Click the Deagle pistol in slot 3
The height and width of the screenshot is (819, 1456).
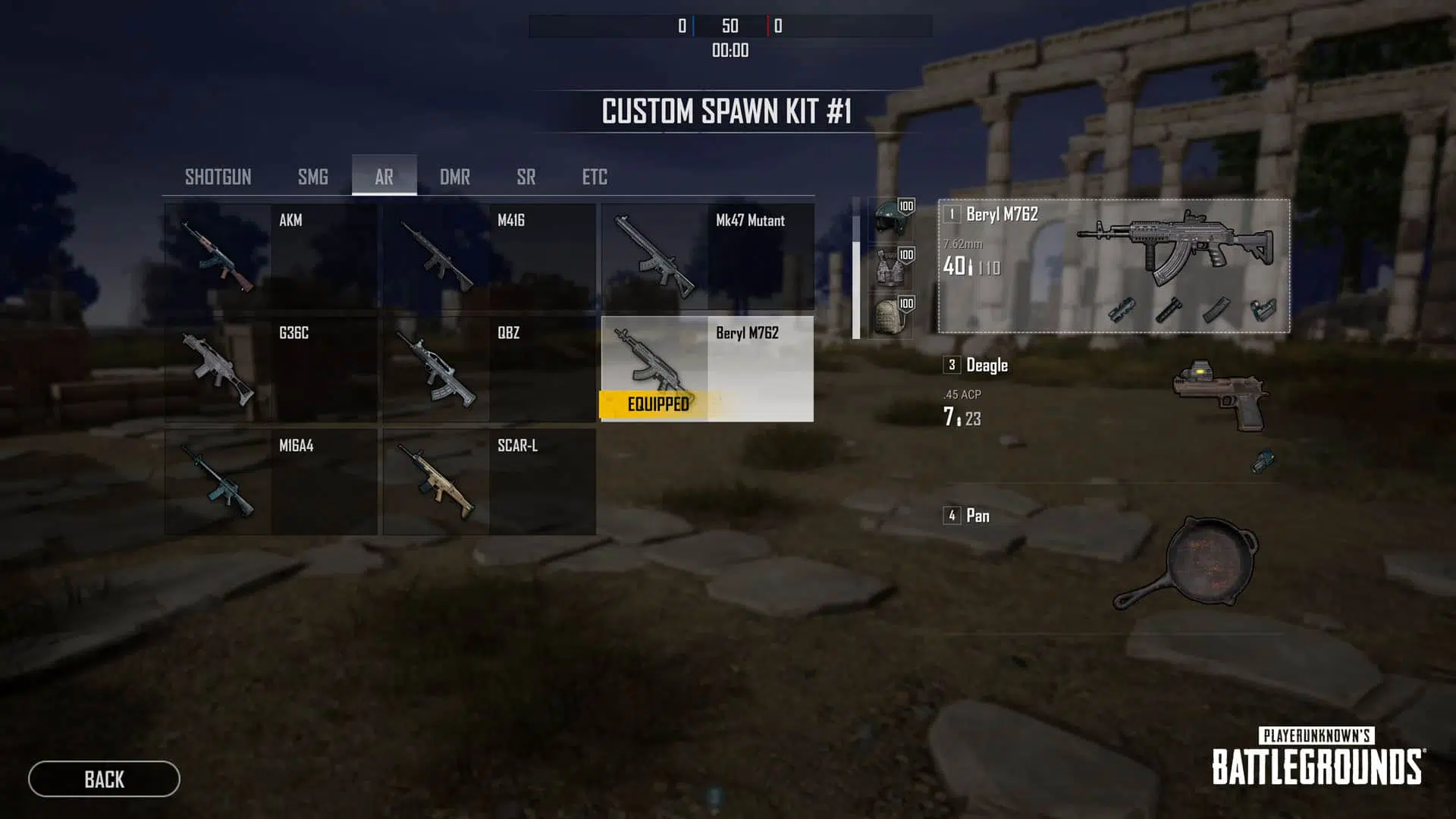(x=1219, y=394)
